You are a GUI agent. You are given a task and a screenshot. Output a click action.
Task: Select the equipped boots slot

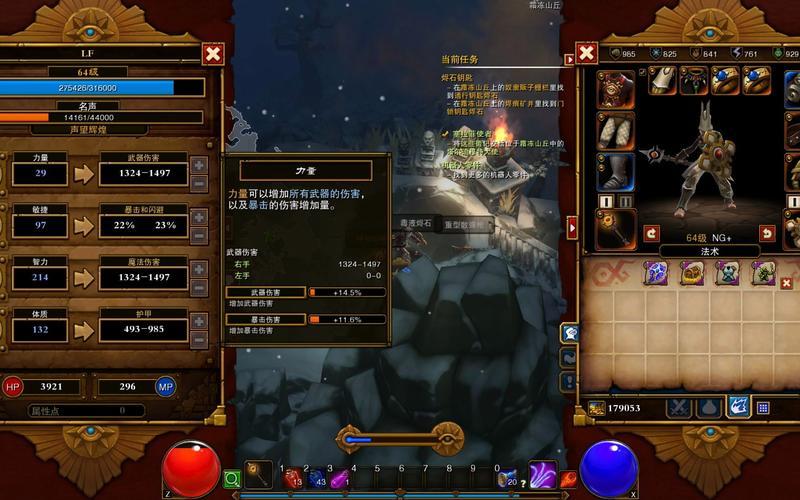click(x=615, y=171)
